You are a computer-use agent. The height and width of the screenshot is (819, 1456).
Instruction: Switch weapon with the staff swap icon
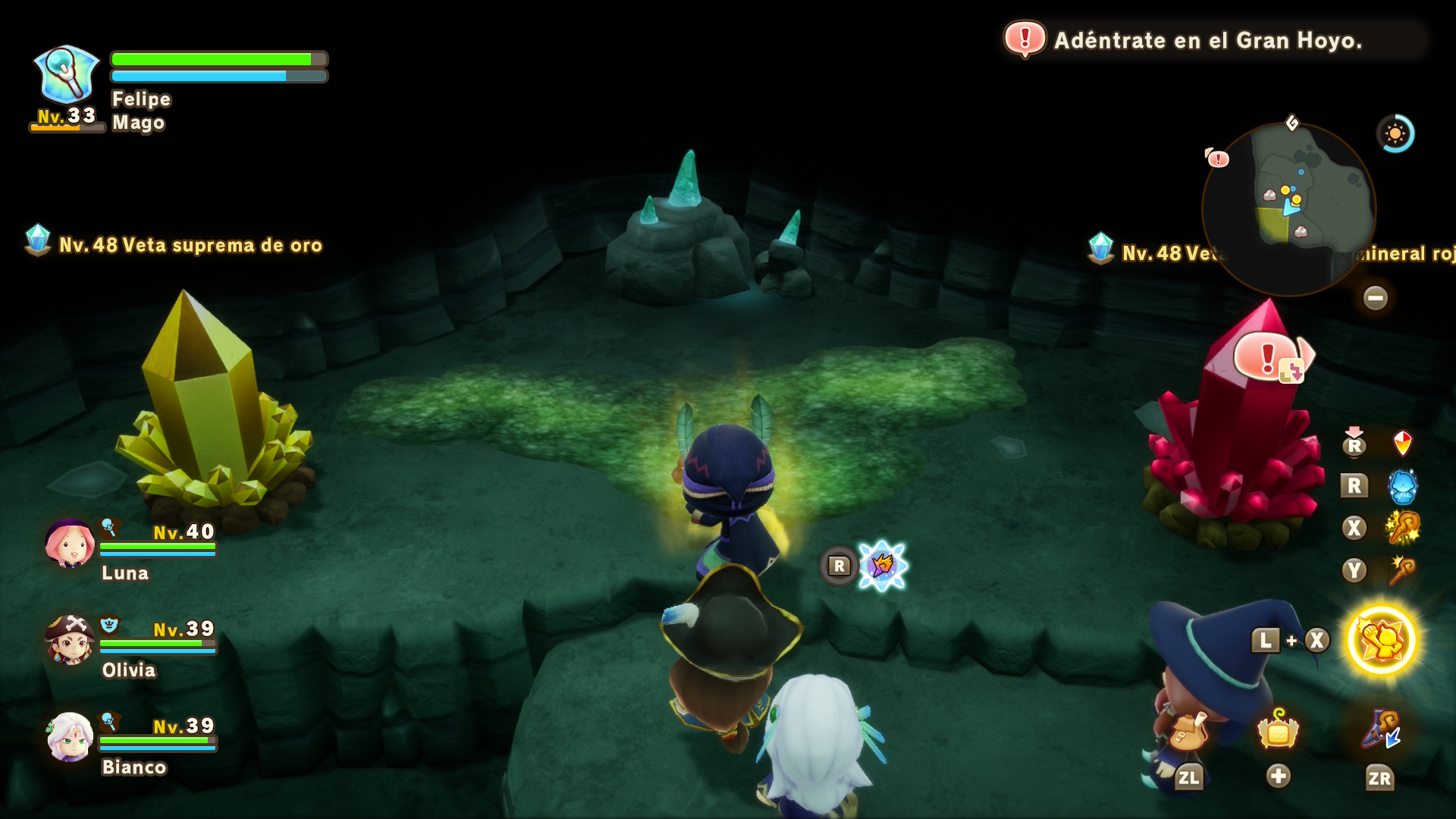[1381, 731]
